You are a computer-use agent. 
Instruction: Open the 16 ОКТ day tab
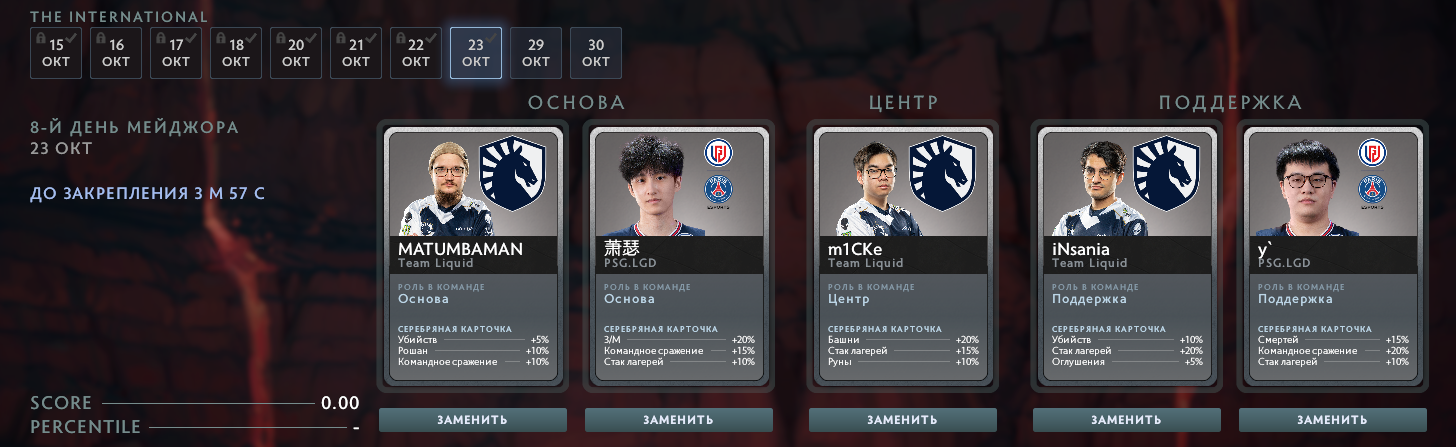tap(116, 53)
